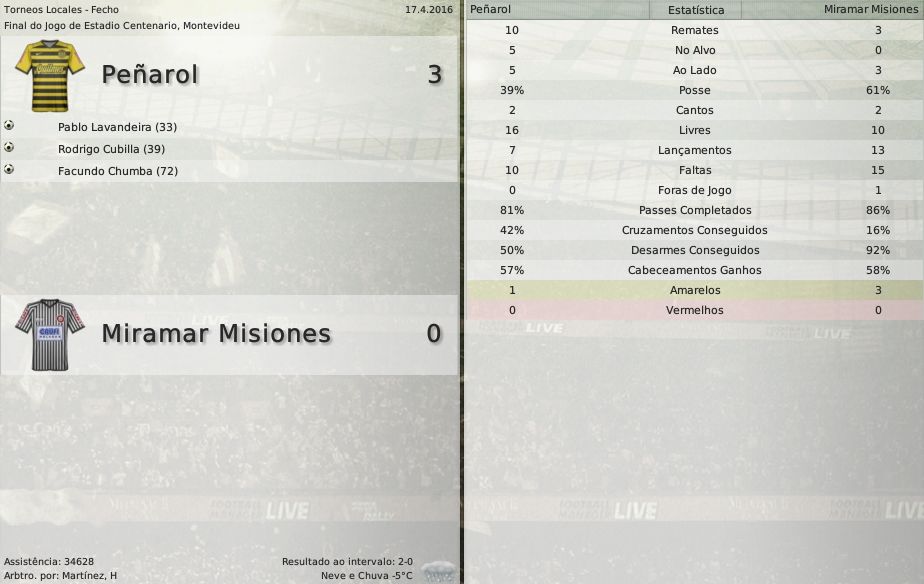Select the Posse statistic row
This screenshot has width=924, height=584.
coord(694,90)
